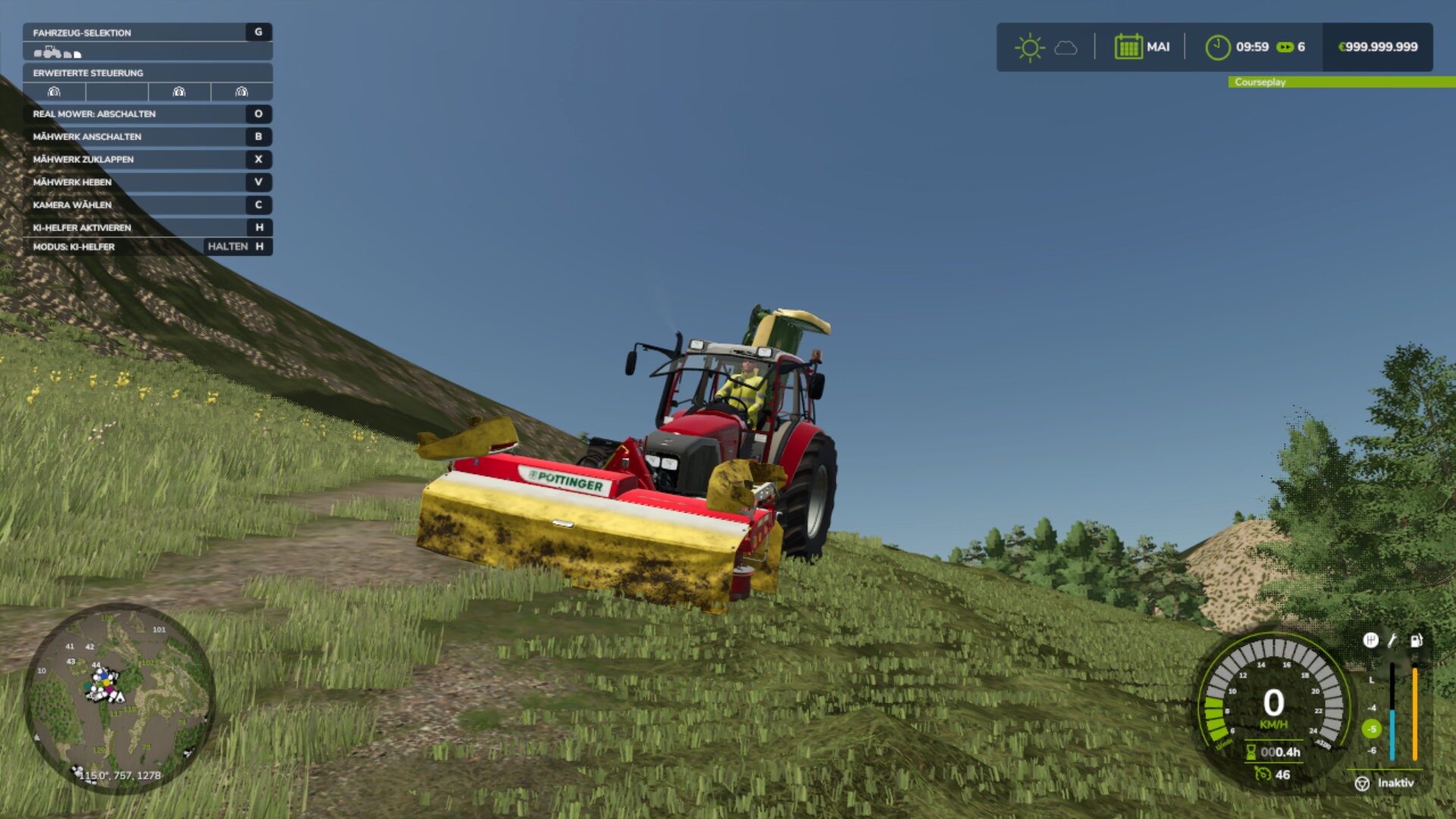Click the cloud forecast icon
Screen dimensions: 1456x819
tap(1066, 49)
